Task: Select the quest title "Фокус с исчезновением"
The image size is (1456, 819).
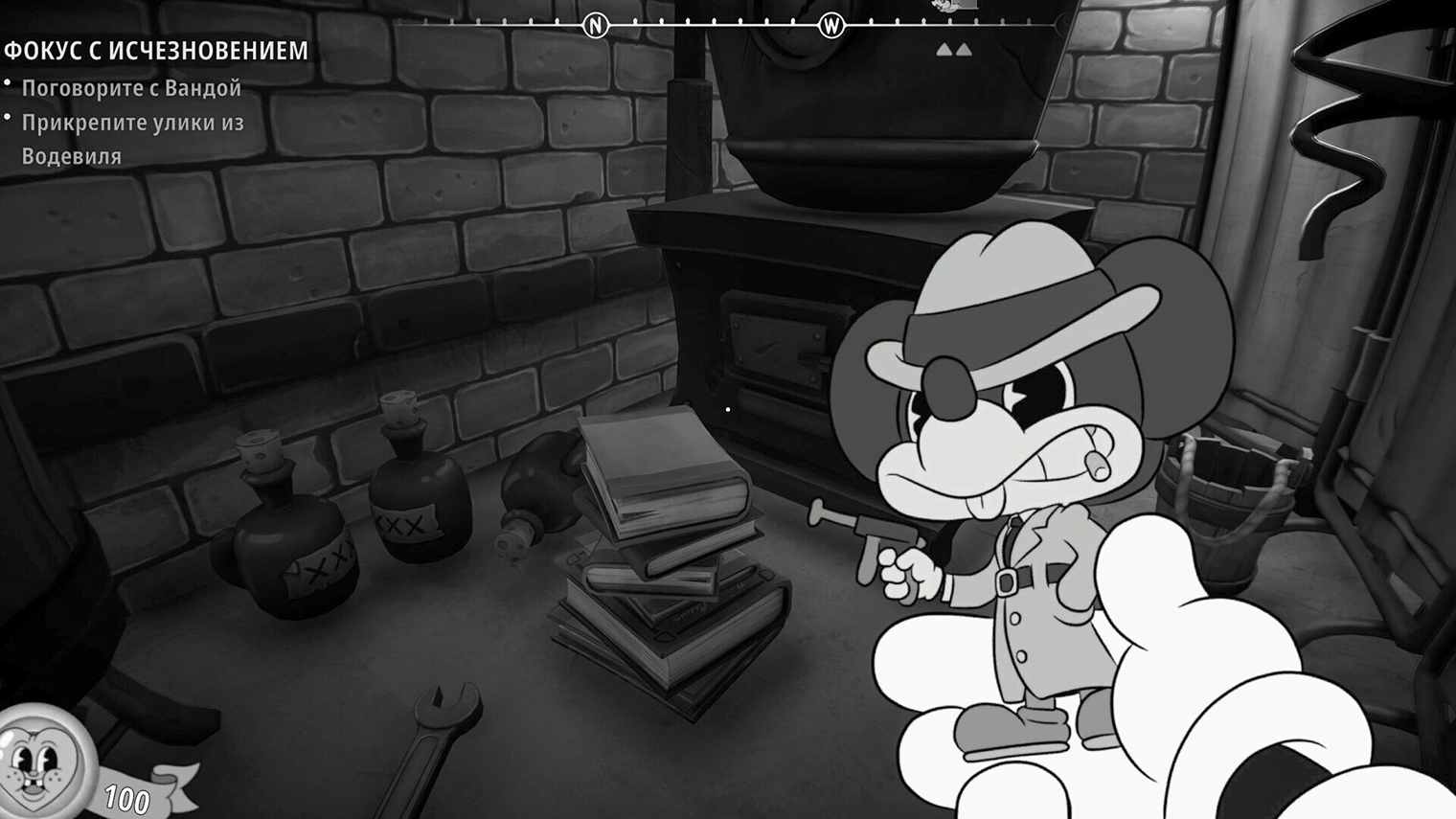Action: click(x=156, y=51)
